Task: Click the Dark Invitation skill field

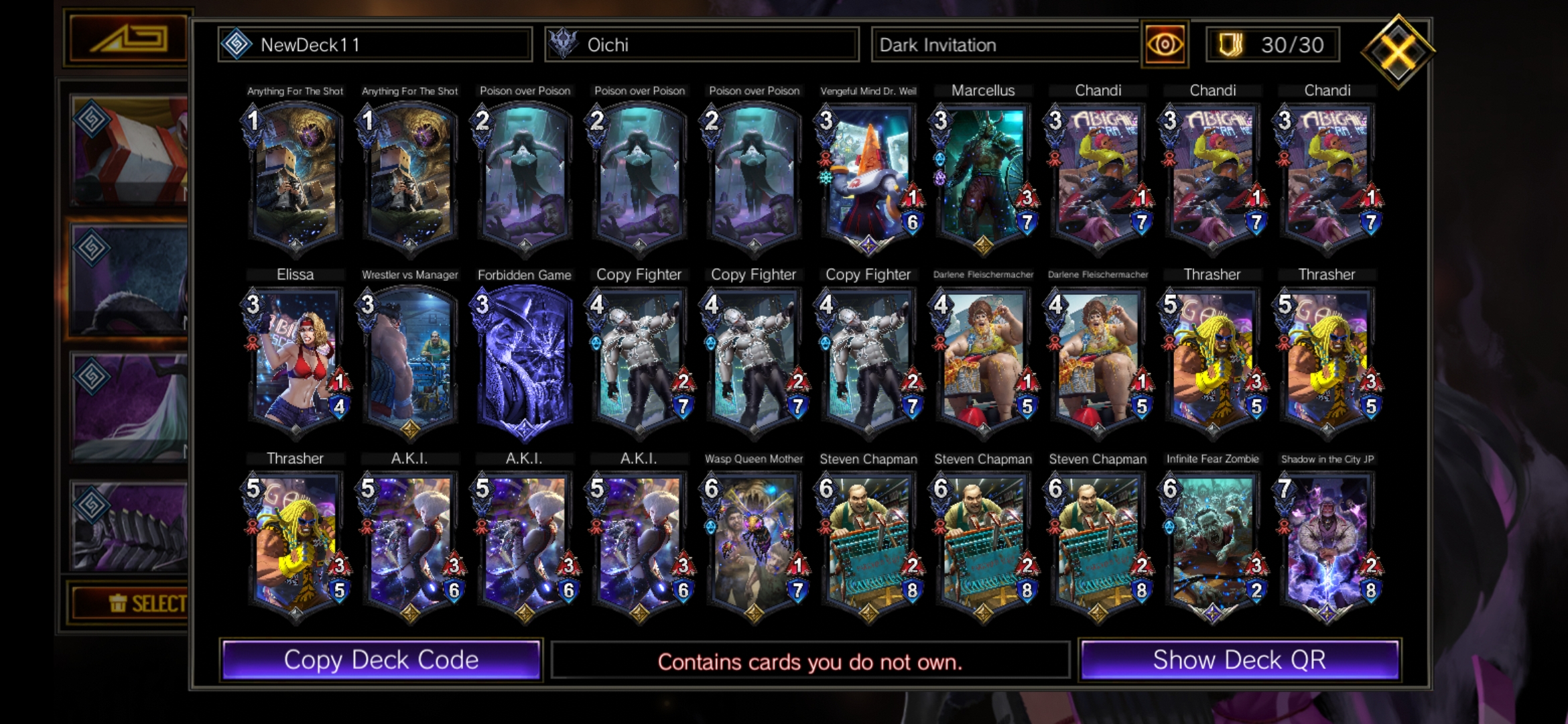Action: click(x=1005, y=45)
